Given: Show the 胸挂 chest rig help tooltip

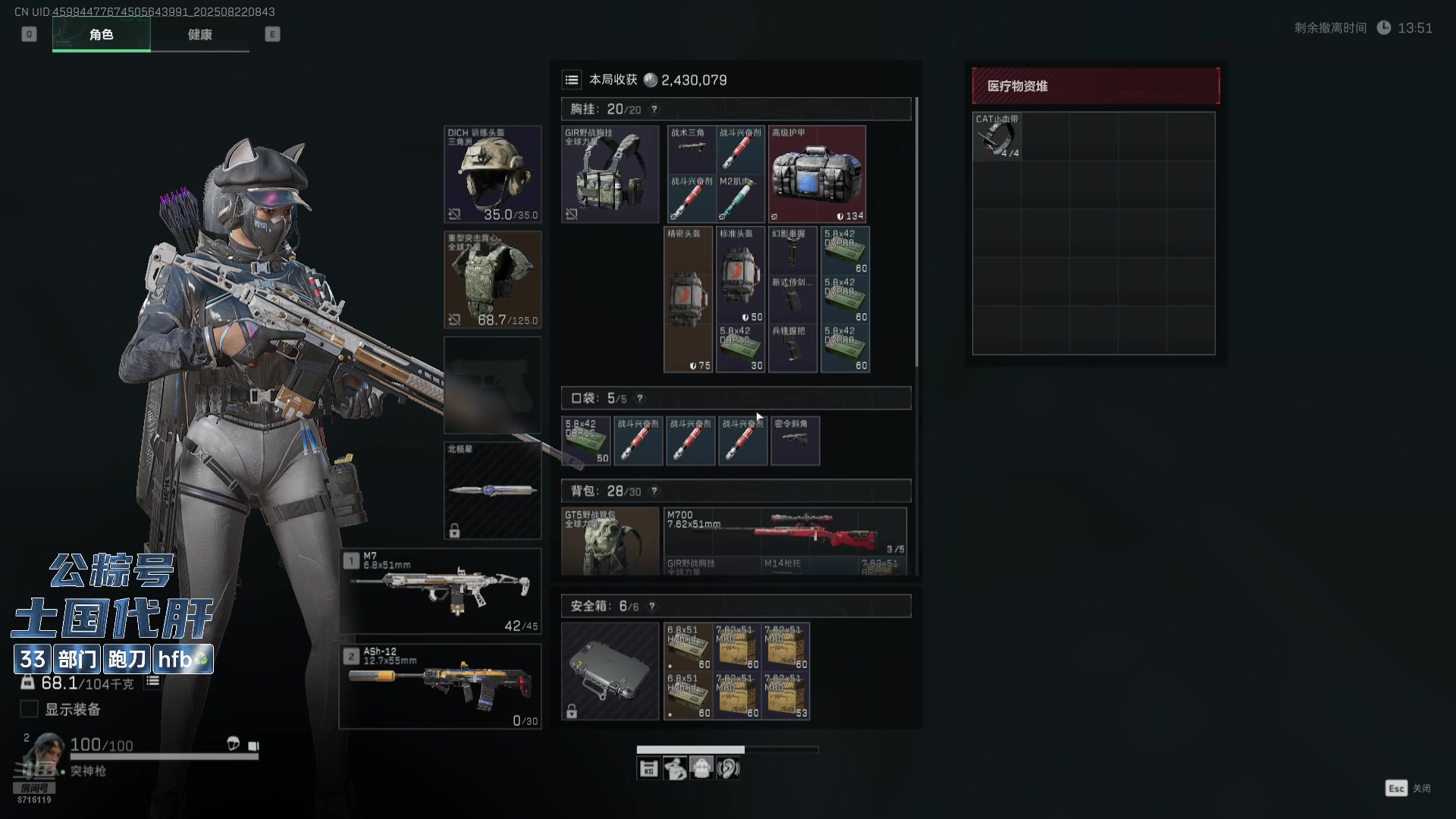Looking at the screenshot, I should (654, 109).
